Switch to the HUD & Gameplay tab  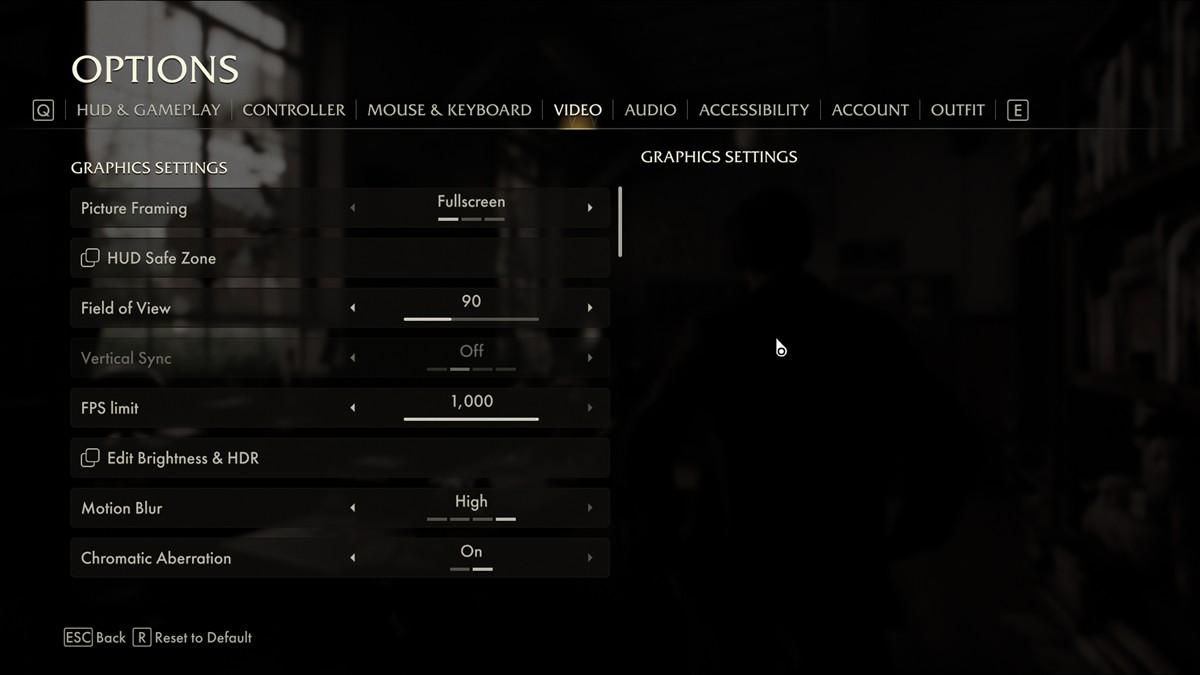click(x=148, y=110)
